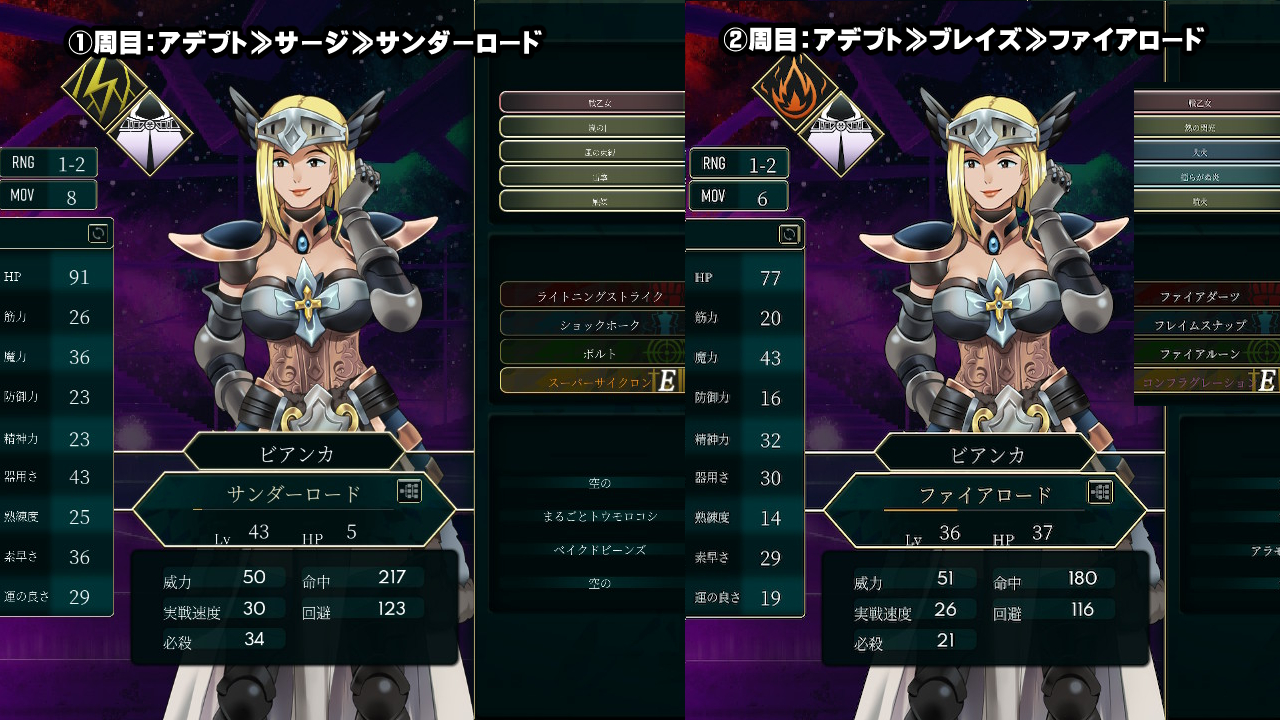The height and width of the screenshot is (720, 1280).
Task: Select the 戦乙女 trait on thunder panel
Action: pos(592,102)
